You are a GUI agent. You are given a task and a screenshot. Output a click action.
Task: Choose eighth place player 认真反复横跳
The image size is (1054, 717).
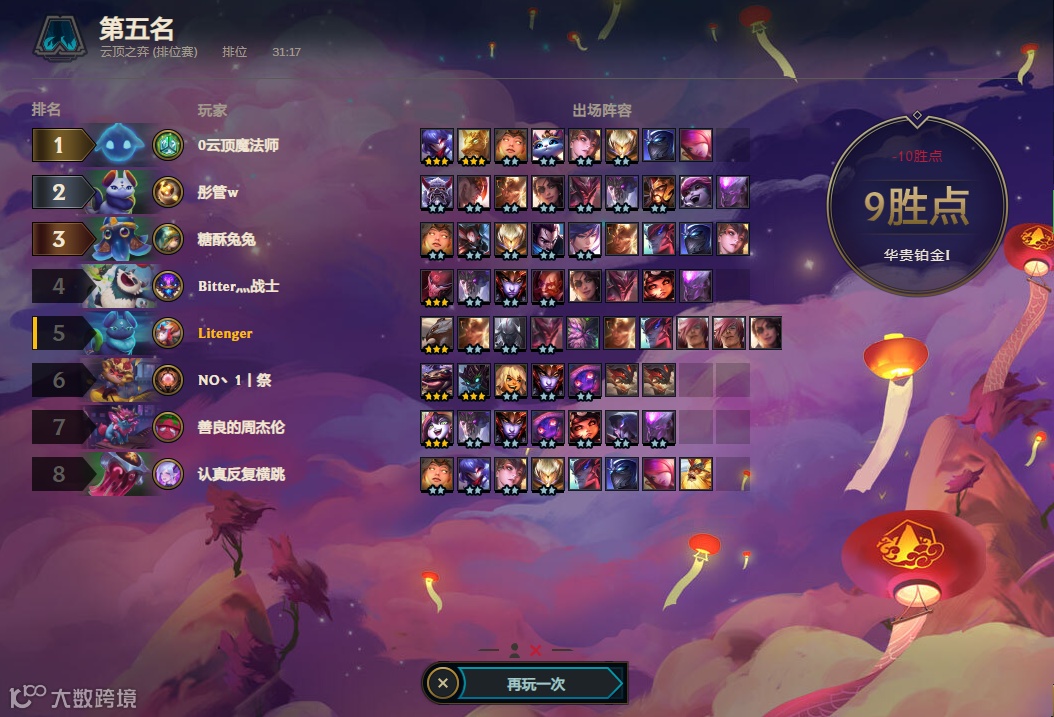(241, 474)
